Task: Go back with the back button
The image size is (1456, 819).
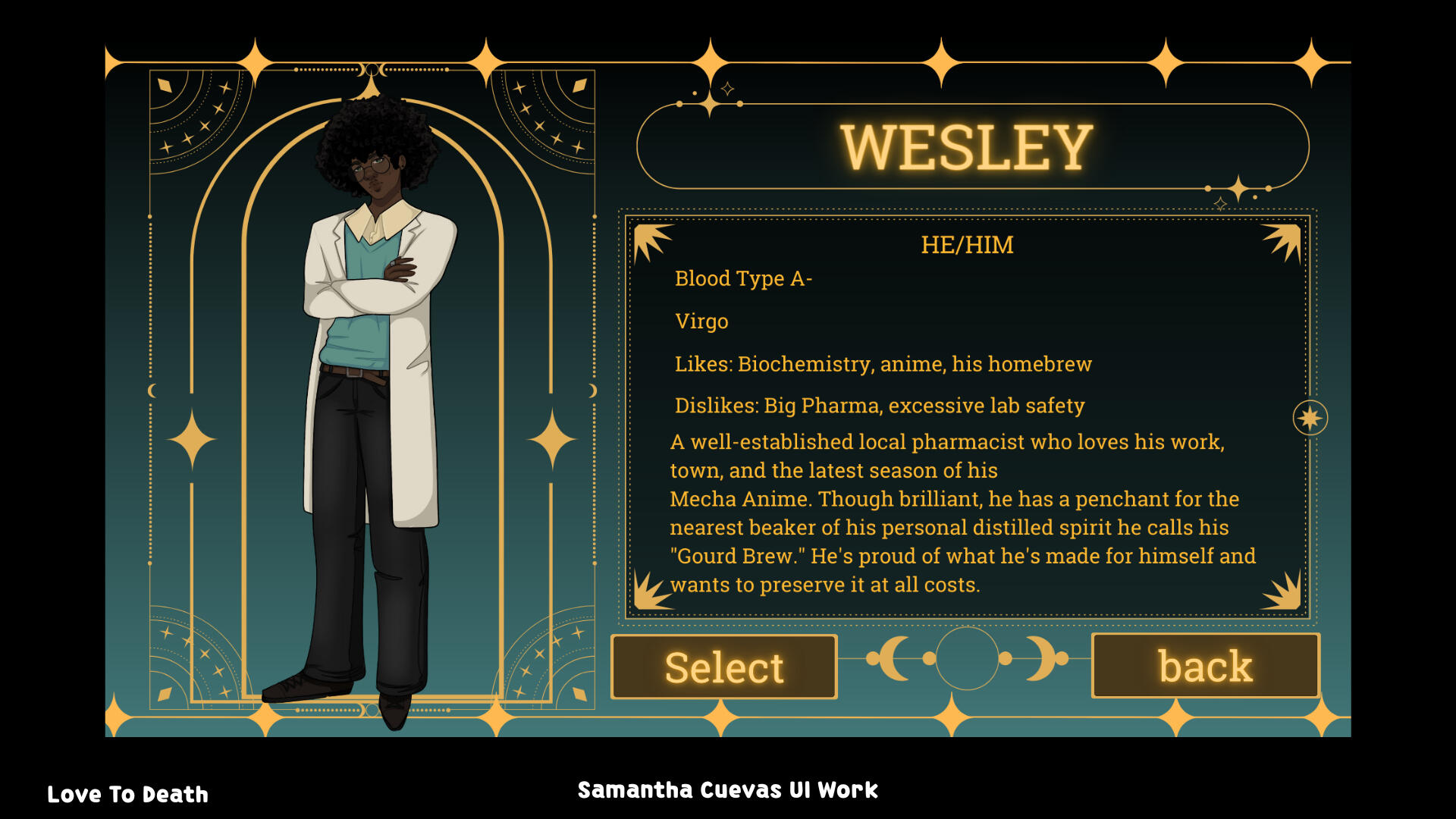Action: coord(1205,666)
